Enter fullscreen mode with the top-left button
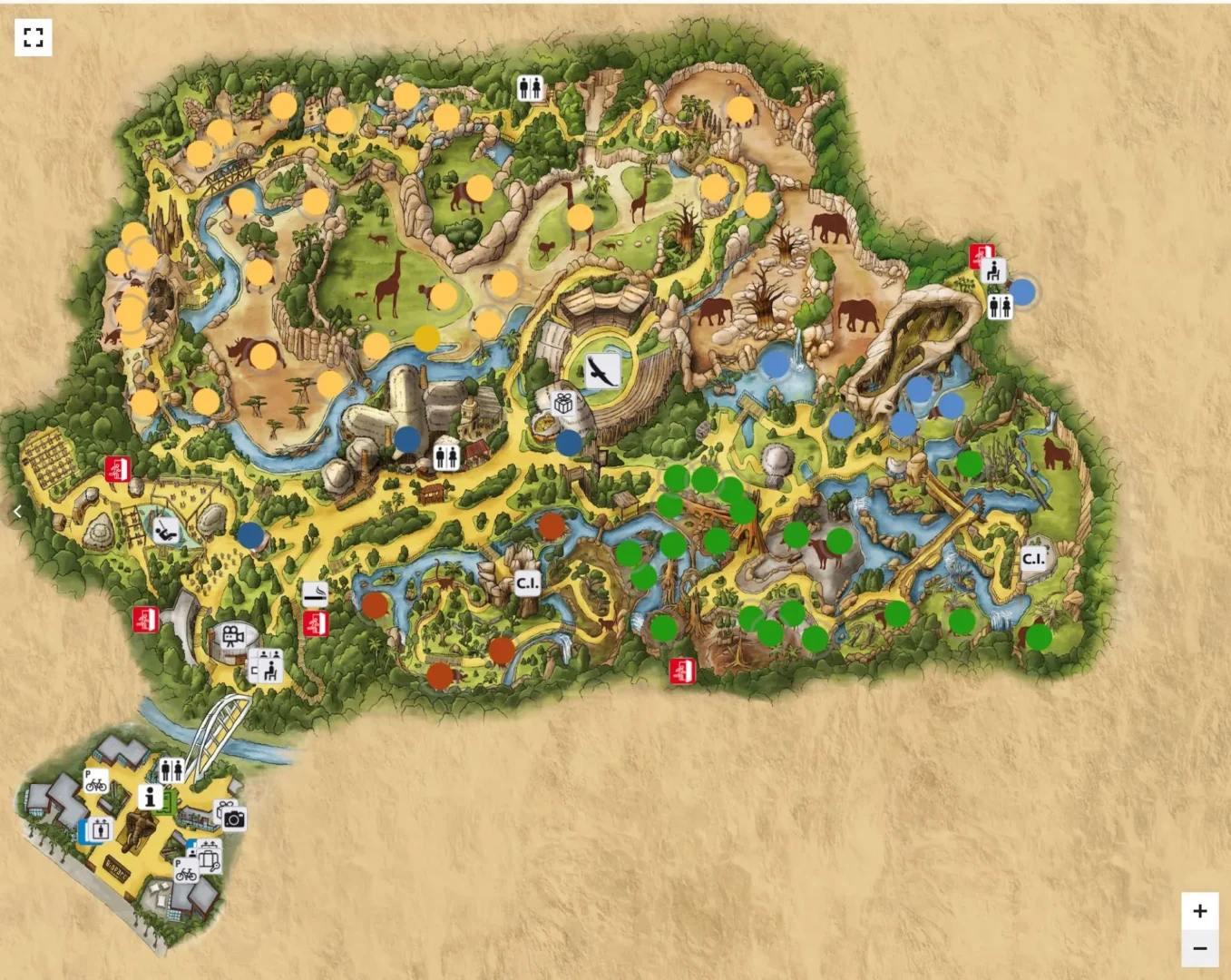1231x980 pixels. [x=34, y=37]
